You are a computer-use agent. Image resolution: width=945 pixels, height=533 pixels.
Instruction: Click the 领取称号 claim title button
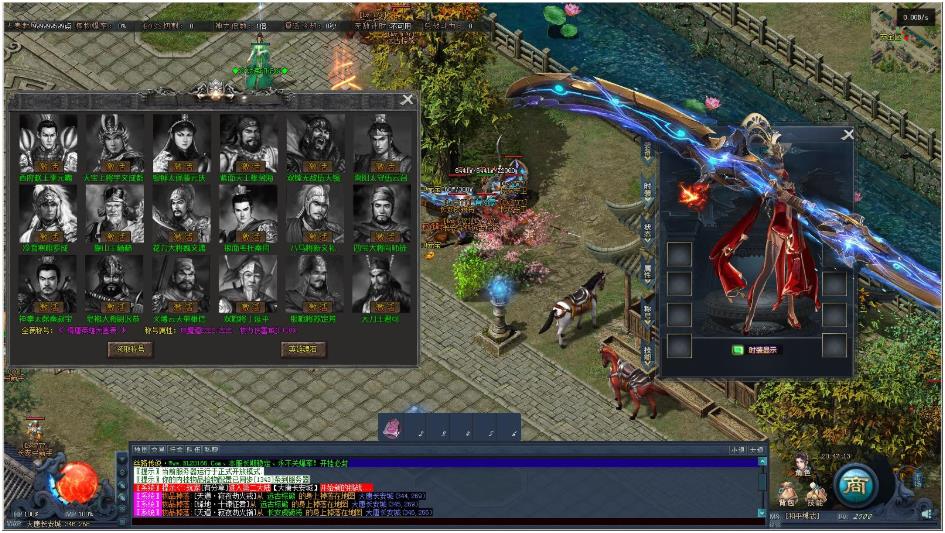point(130,349)
